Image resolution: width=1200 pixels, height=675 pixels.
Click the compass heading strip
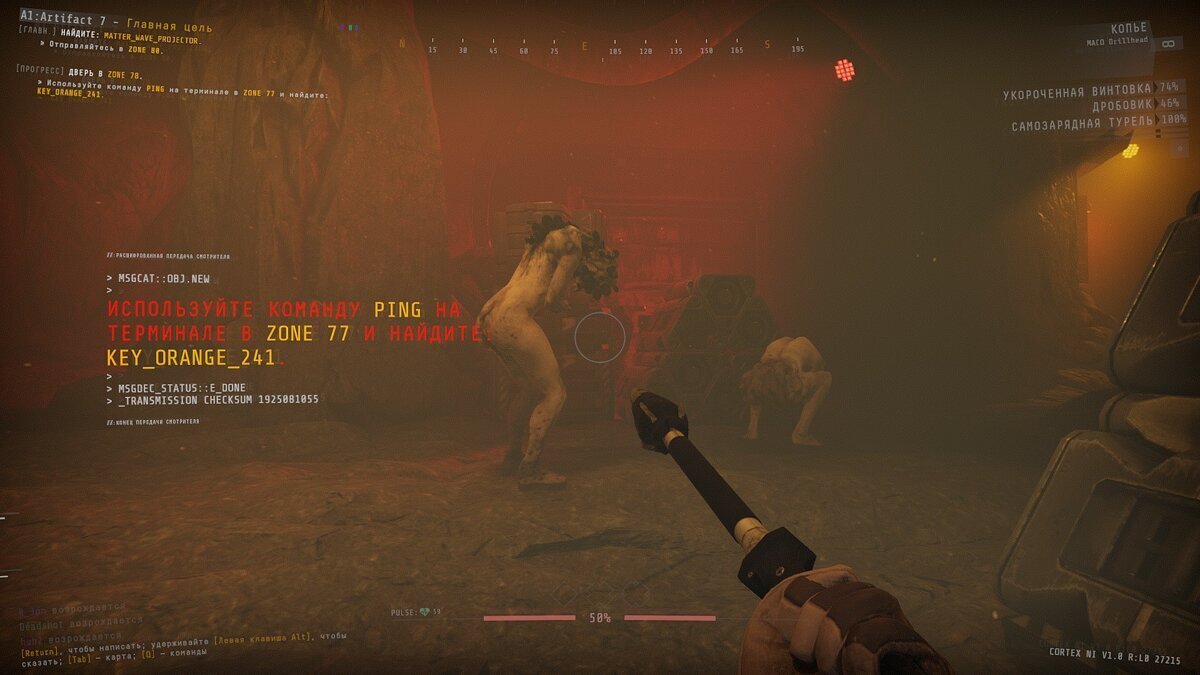tap(600, 47)
